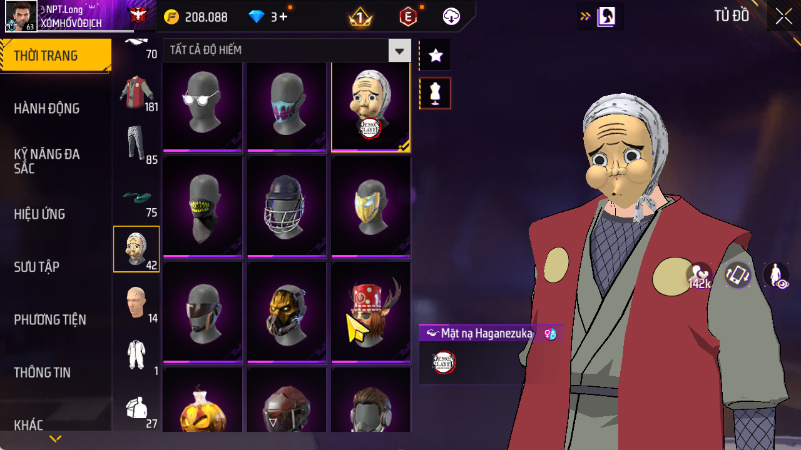Select the red antler hat mask
This screenshot has width=801, height=450.
pyautogui.click(x=370, y=310)
